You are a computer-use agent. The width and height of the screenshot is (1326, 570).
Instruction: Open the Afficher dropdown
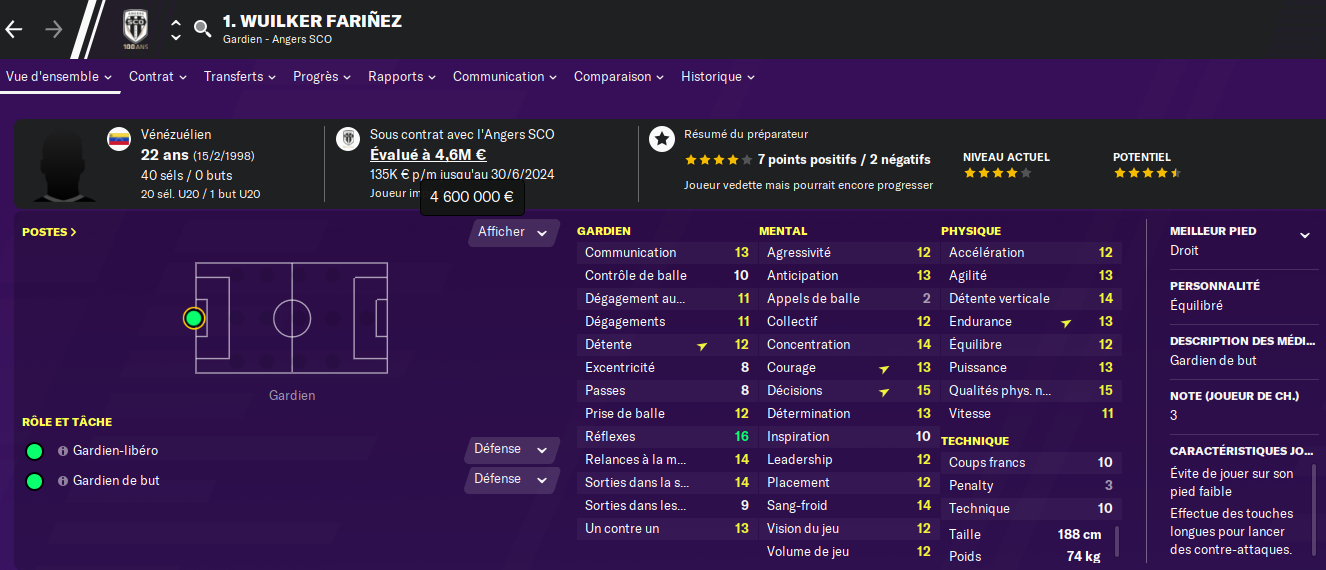coord(513,233)
